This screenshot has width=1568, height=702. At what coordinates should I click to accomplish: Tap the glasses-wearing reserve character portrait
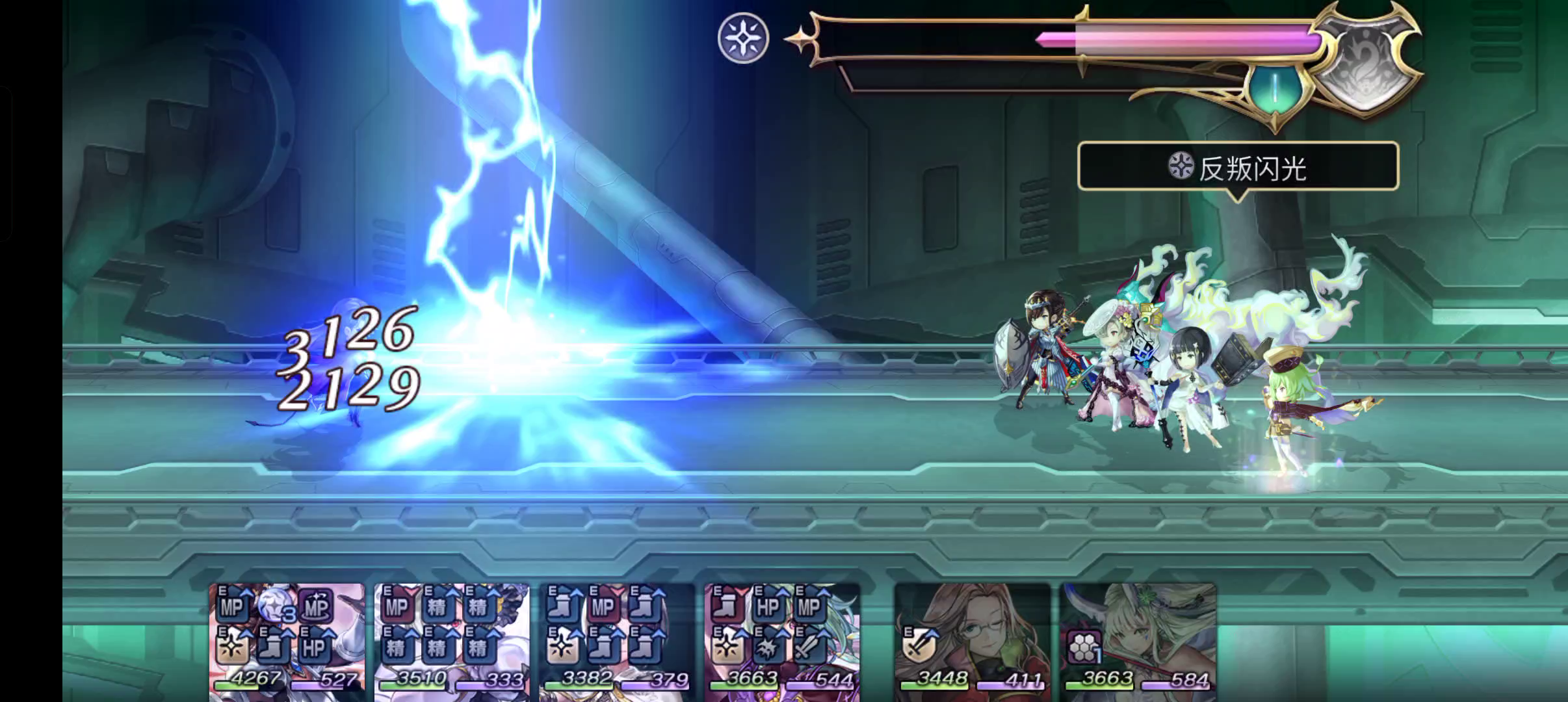pos(973,641)
